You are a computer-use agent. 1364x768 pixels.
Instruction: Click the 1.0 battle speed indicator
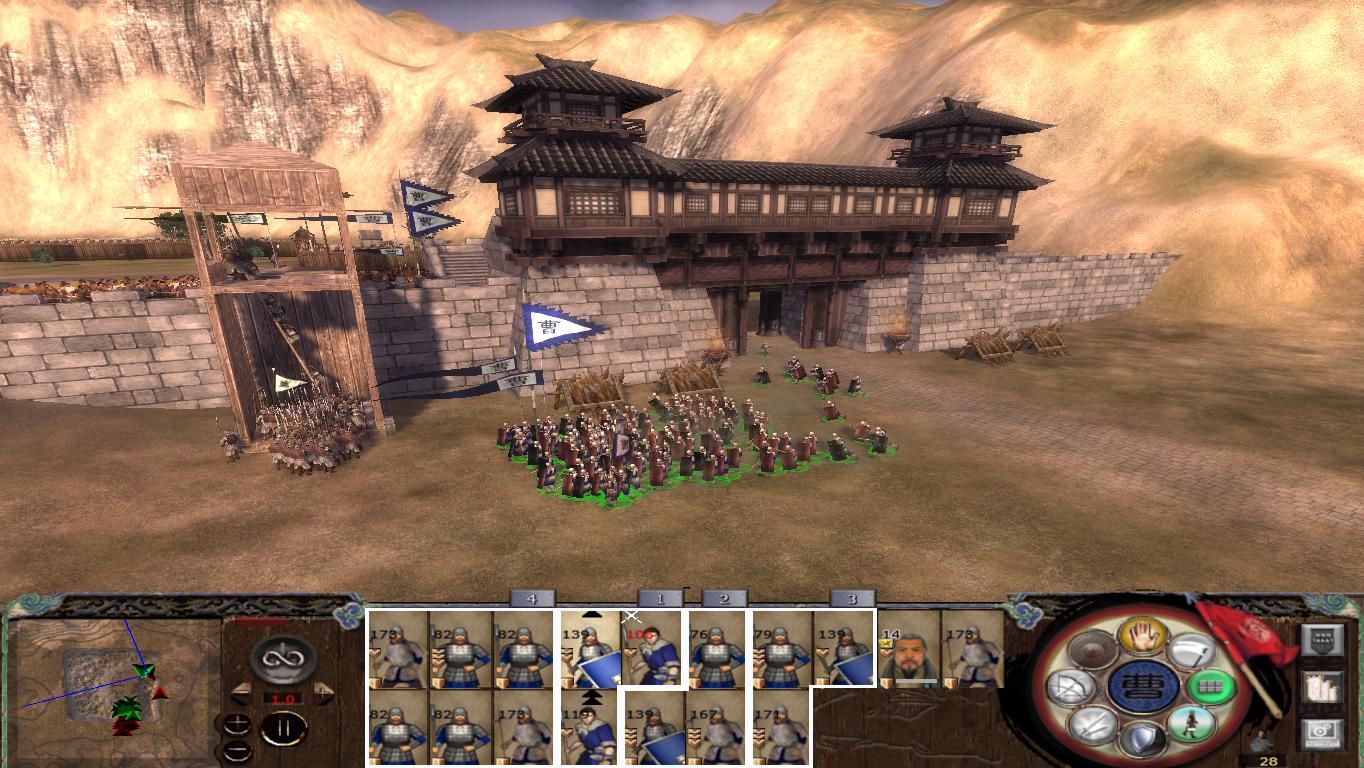282,698
